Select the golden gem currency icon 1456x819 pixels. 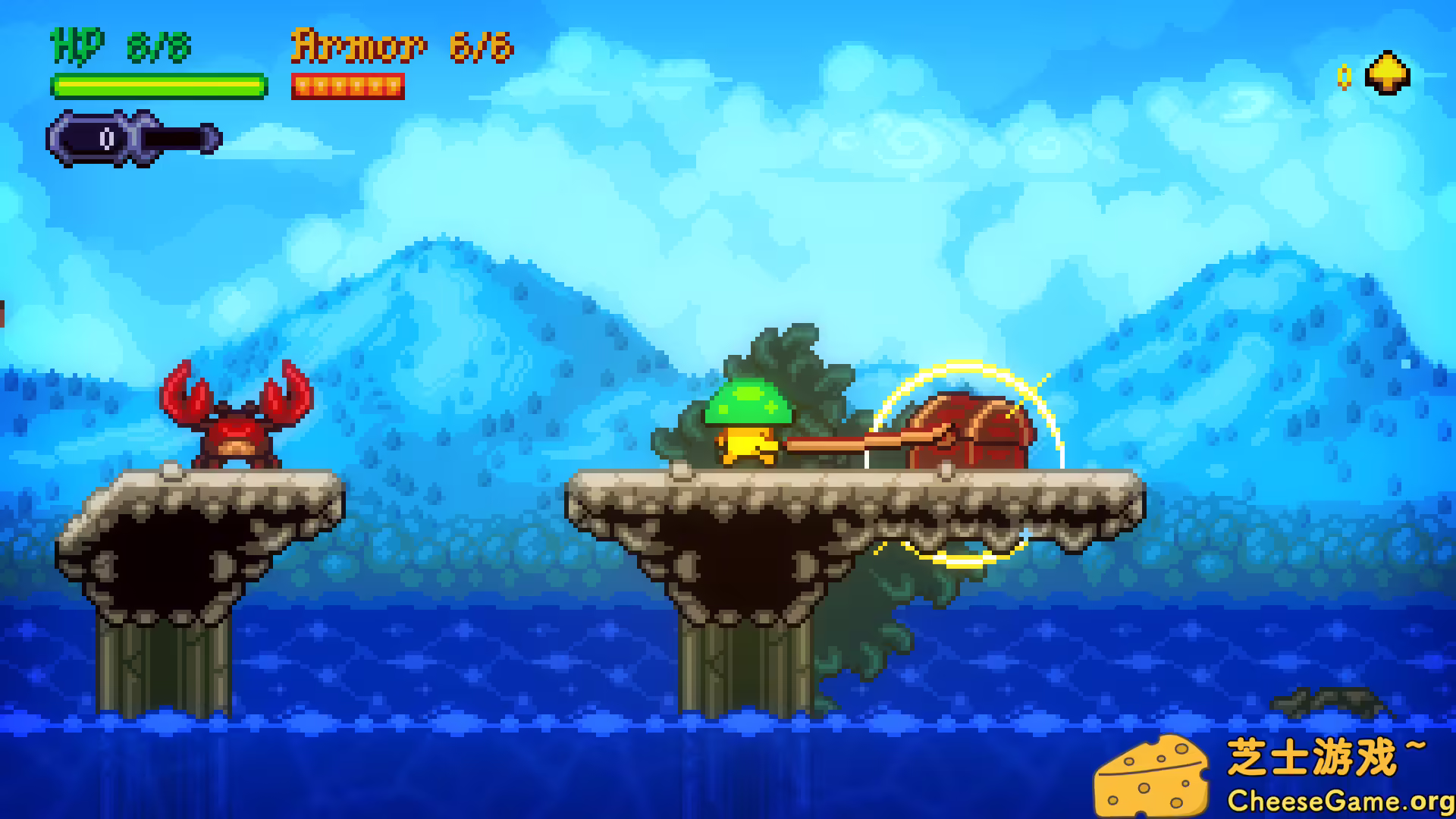[x=1386, y=74]
